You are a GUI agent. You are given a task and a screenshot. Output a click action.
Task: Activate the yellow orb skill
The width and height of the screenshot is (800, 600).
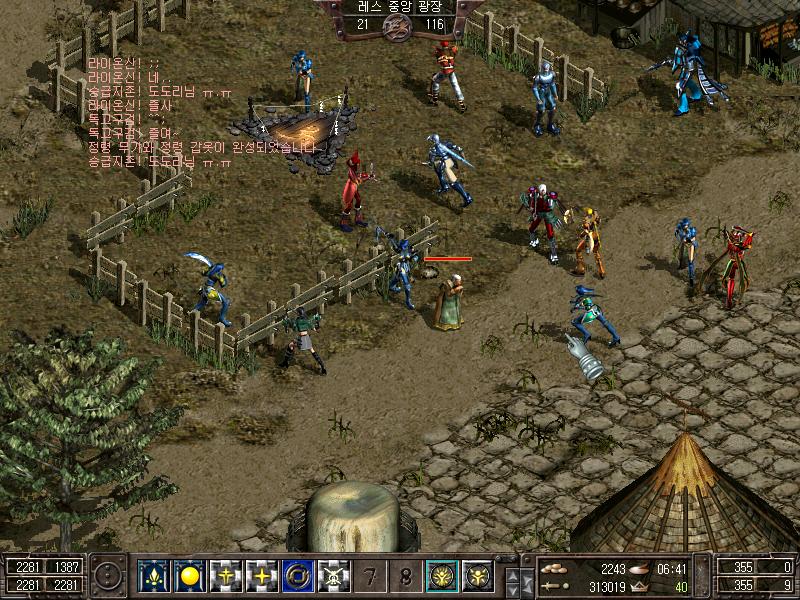pos(190,576)
